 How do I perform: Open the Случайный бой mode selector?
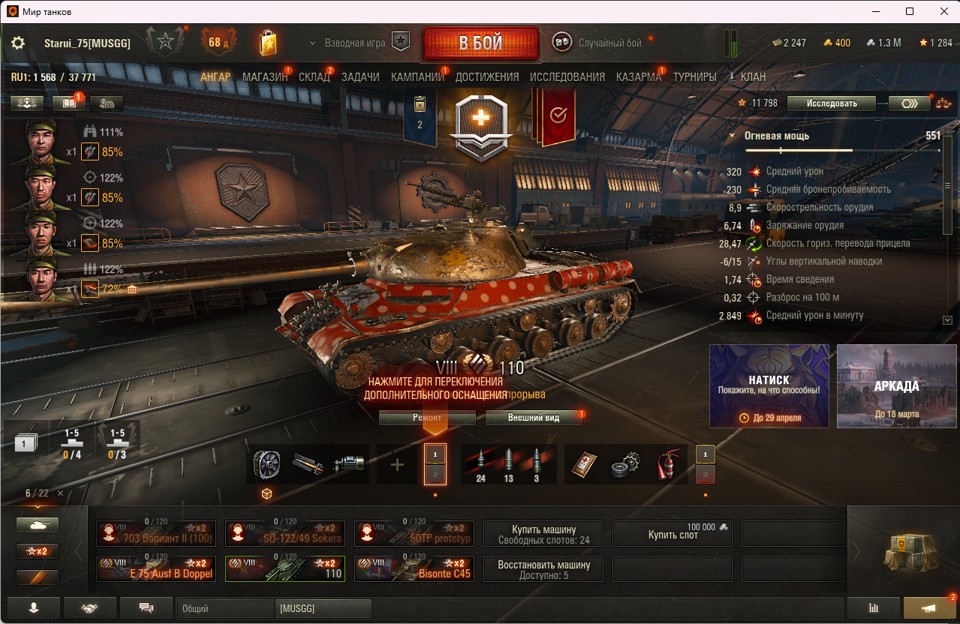(x=598, y=43)
